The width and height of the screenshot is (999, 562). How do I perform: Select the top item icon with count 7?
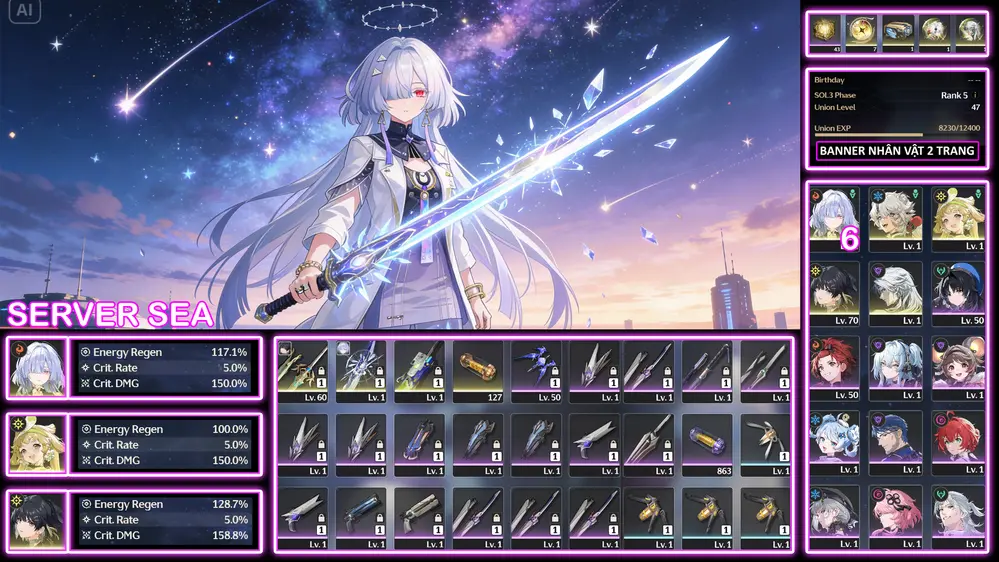tap(861, 32)
